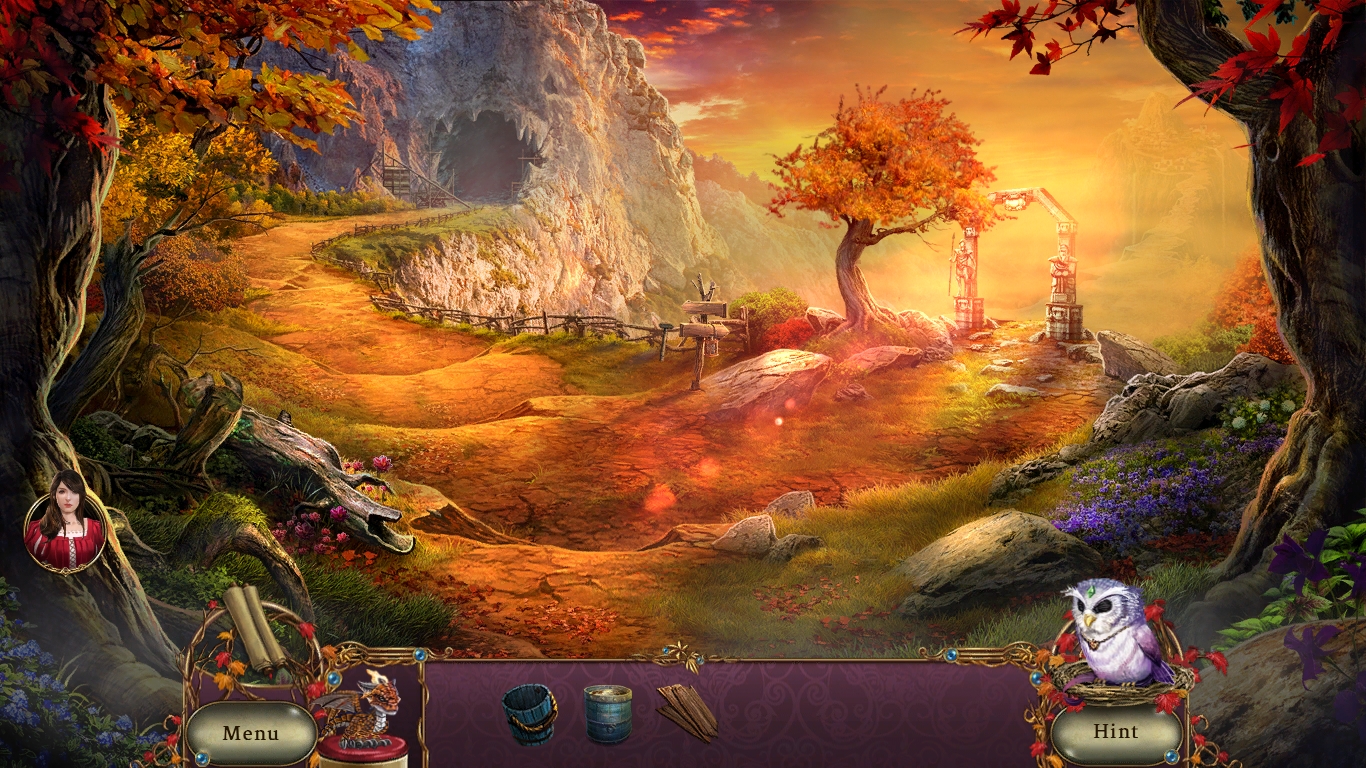The image size is (1366, 768).
Task: Open the Menu
Action: coord(251,734)
